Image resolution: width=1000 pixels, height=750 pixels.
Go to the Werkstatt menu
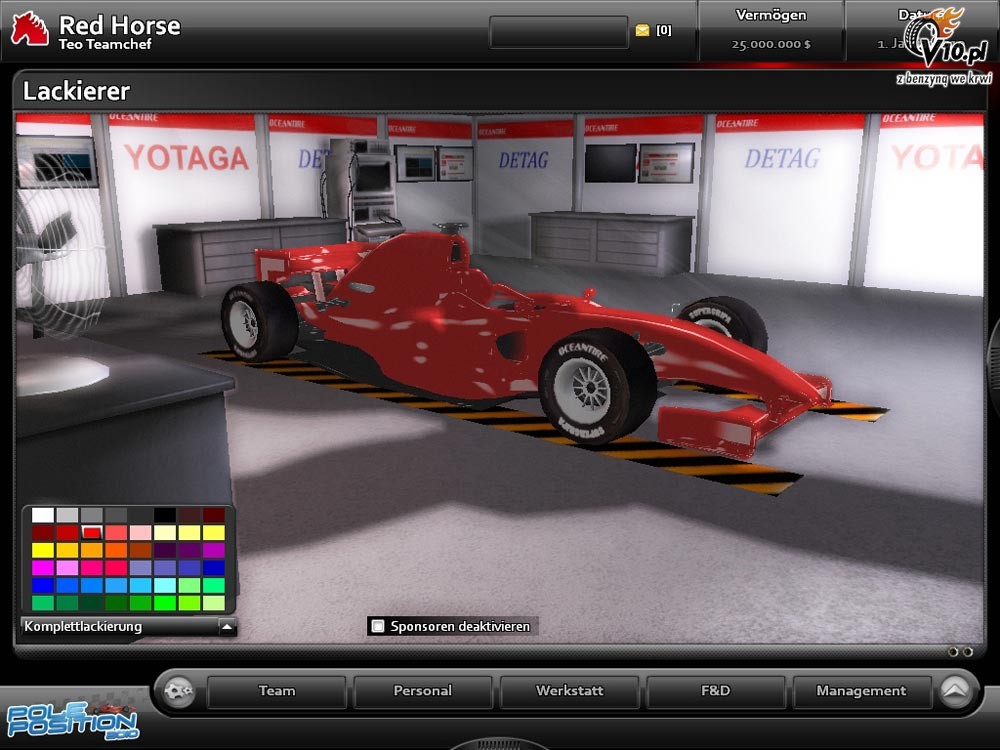[x=570, y=691]
